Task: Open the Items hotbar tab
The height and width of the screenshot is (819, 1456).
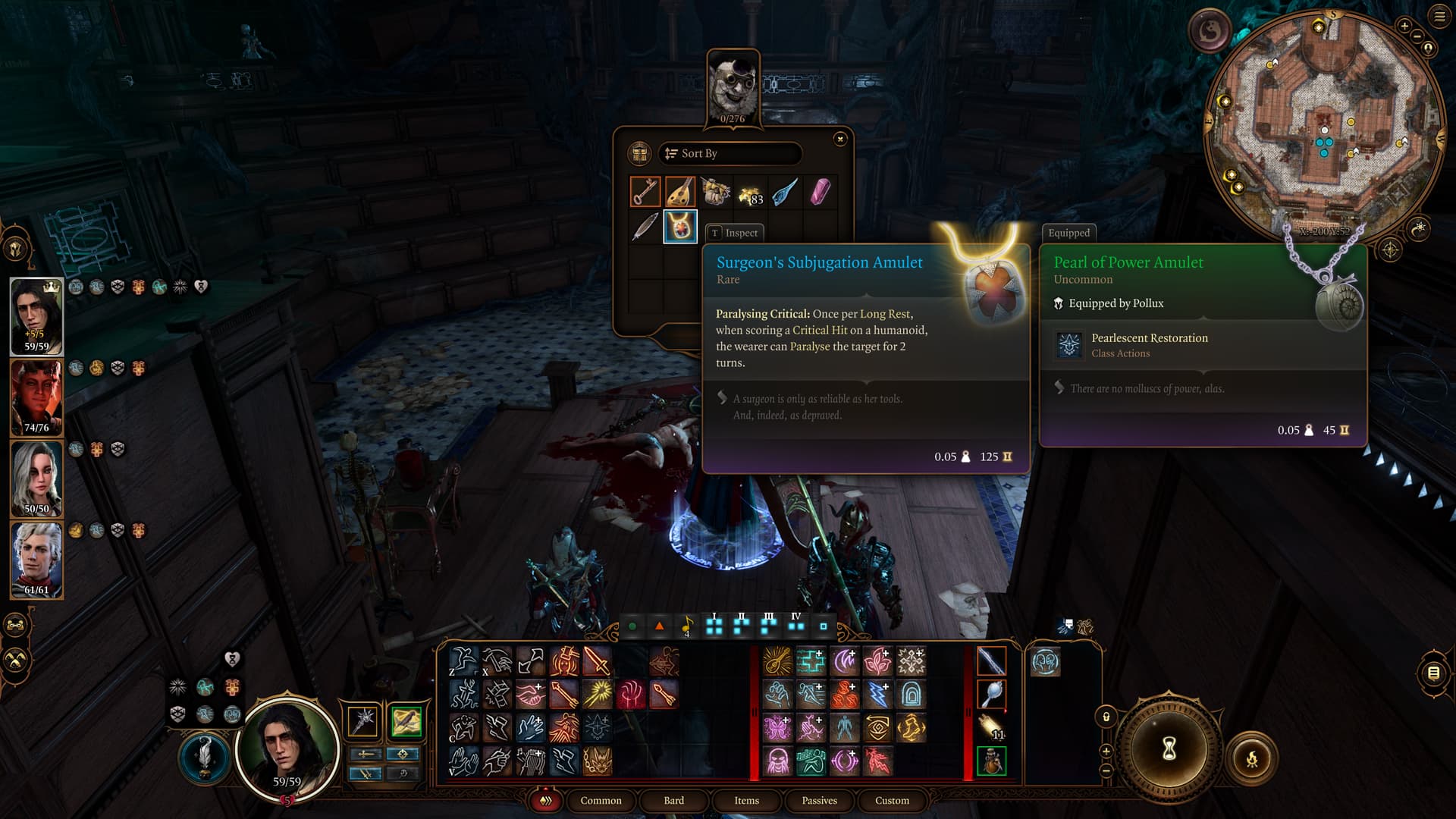Action: pyautogui.click(x=746, y=800)
